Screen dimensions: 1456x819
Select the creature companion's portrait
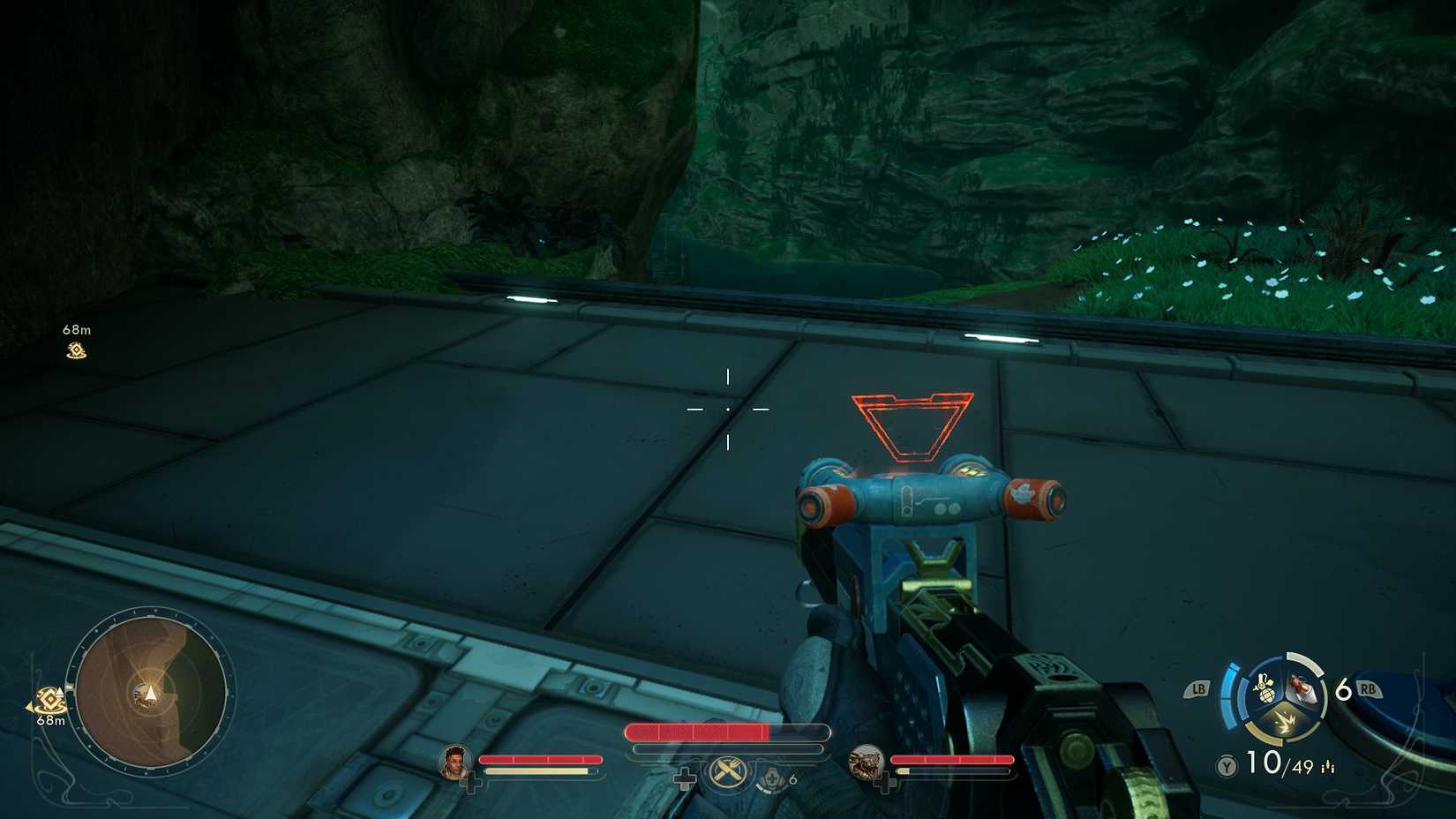[866, 763]
